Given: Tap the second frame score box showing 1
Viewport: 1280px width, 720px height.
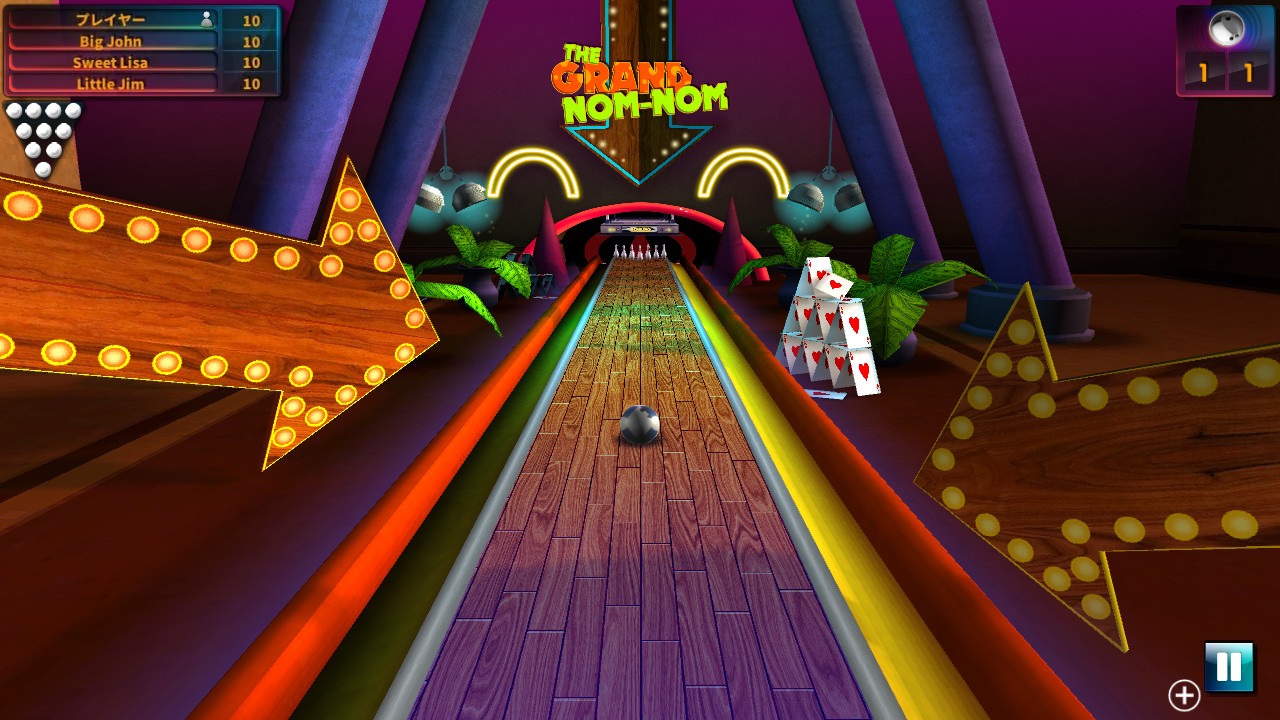Looking at the screenshot, I should (1247, 70).
